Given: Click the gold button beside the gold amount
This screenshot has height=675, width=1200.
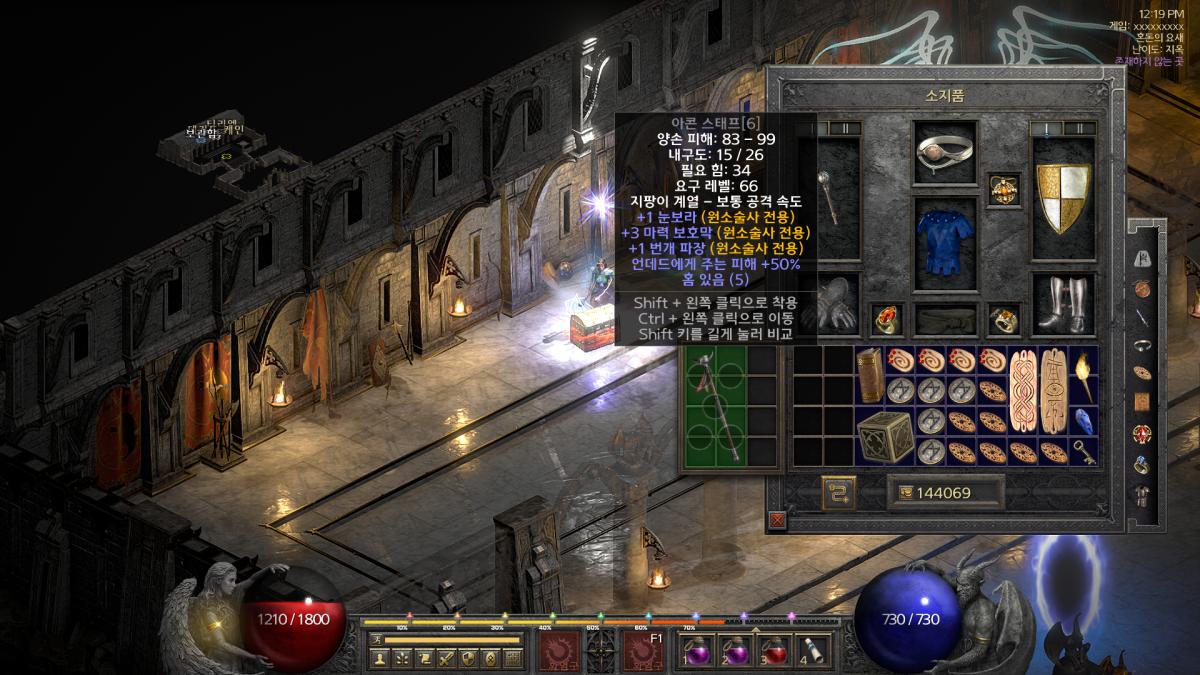Looking at the screenshot, I should [839, 492].
